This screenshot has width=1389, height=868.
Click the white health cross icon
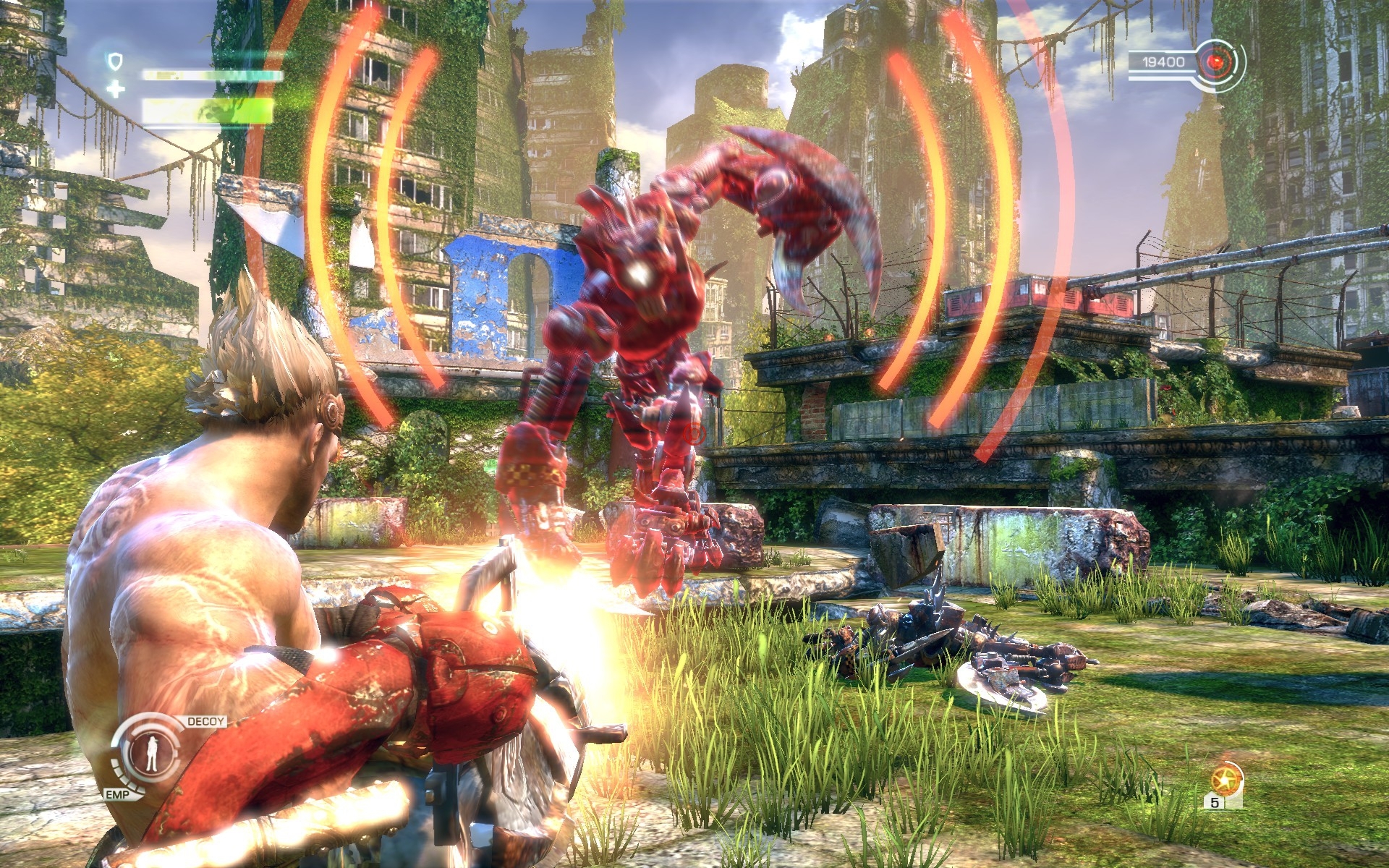[116, 90]
